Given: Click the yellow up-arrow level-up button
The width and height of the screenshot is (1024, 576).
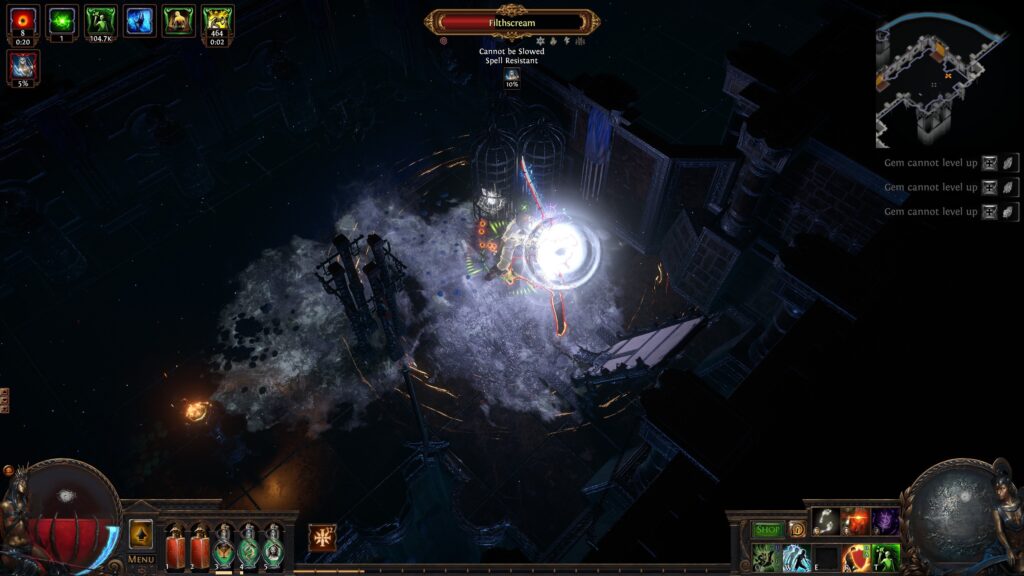Looking at the screenshot, I should click(141, 533).
